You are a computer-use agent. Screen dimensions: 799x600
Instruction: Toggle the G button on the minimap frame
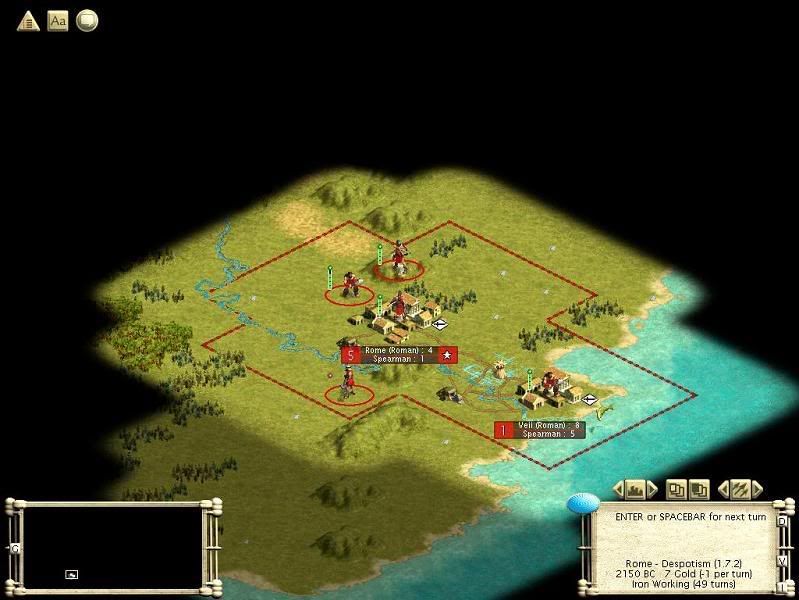click(x=14, y=548)
